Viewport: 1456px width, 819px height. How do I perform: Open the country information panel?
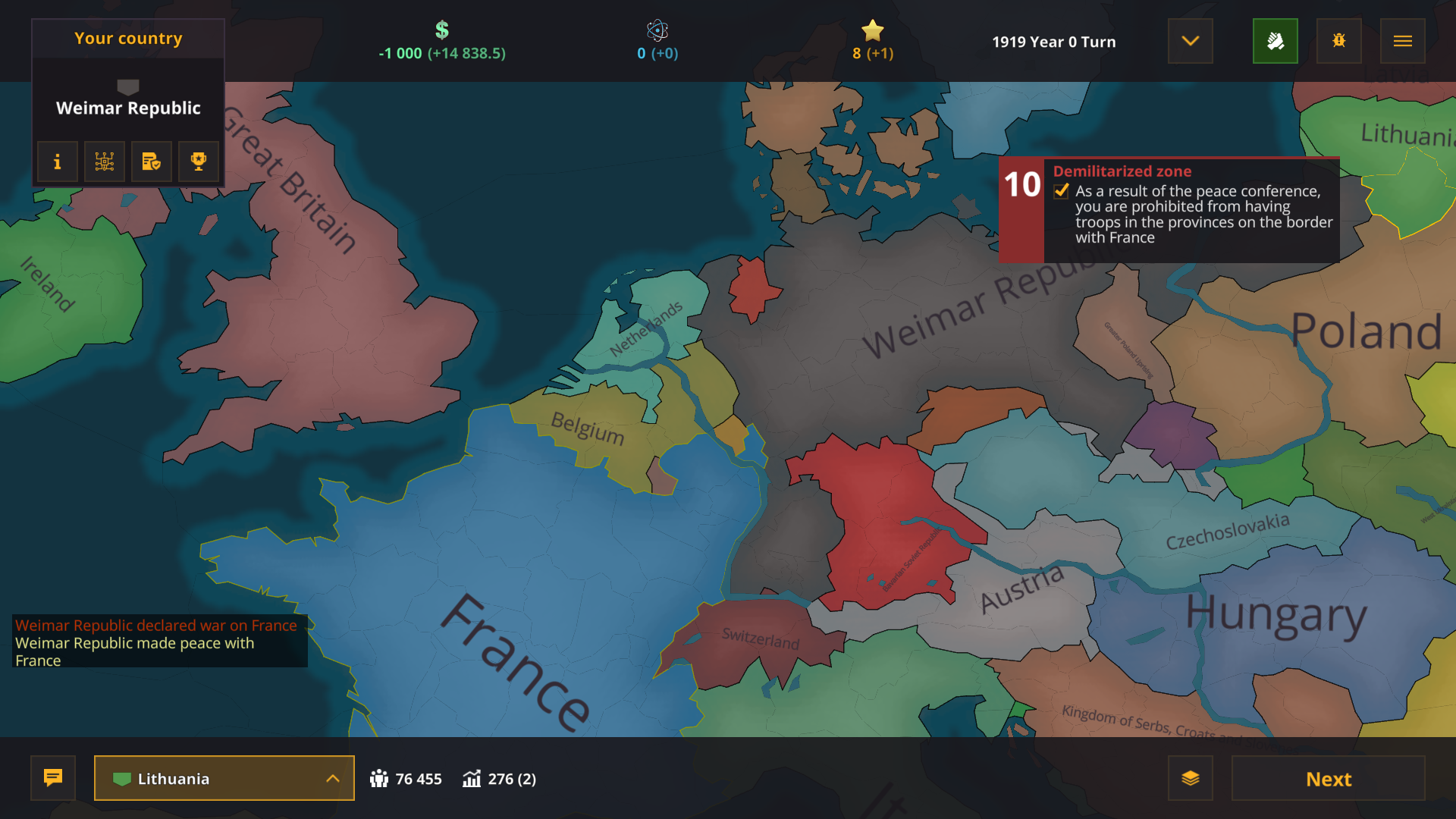(x=57, y=162)
